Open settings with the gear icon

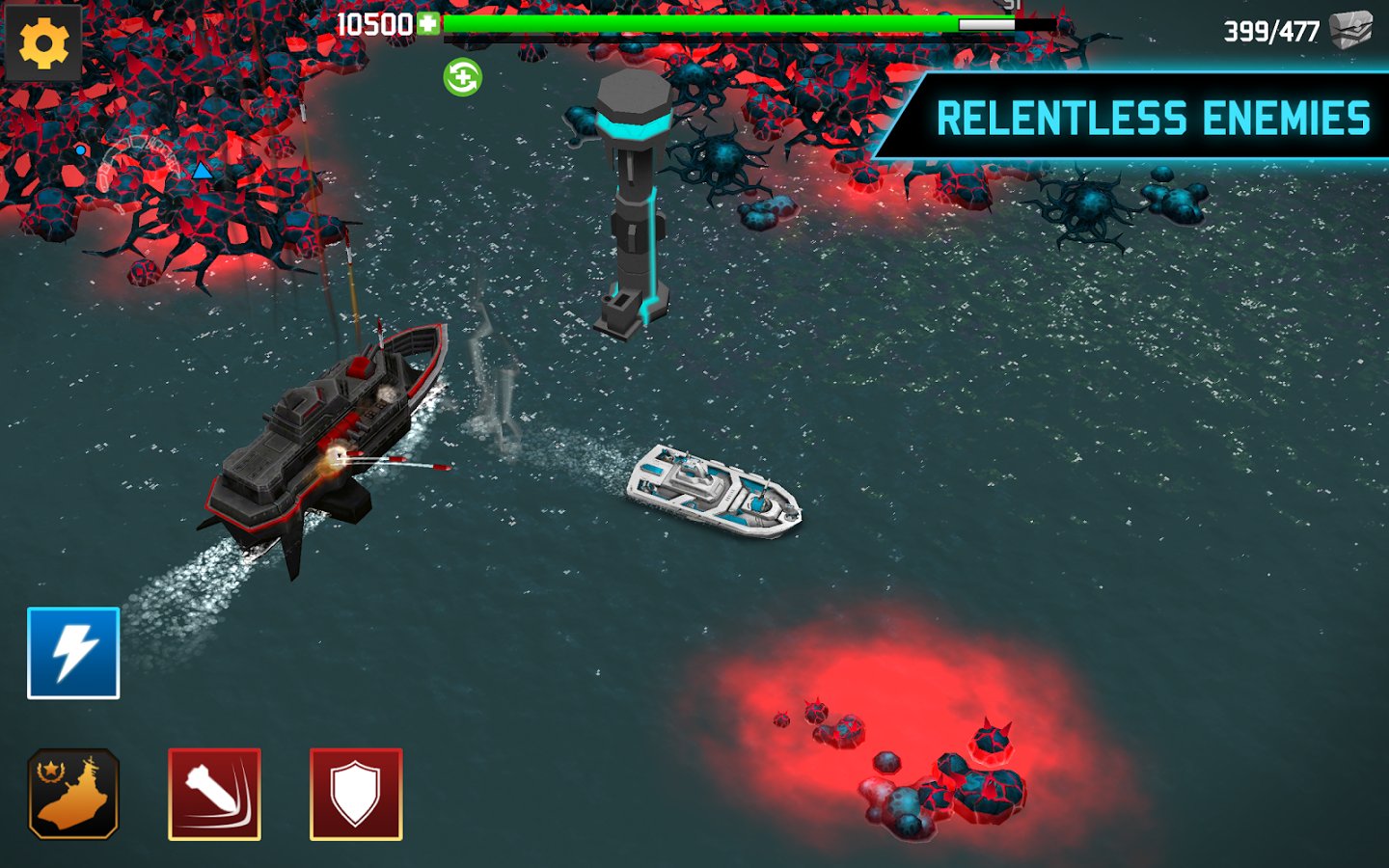(x=43, y=43)
